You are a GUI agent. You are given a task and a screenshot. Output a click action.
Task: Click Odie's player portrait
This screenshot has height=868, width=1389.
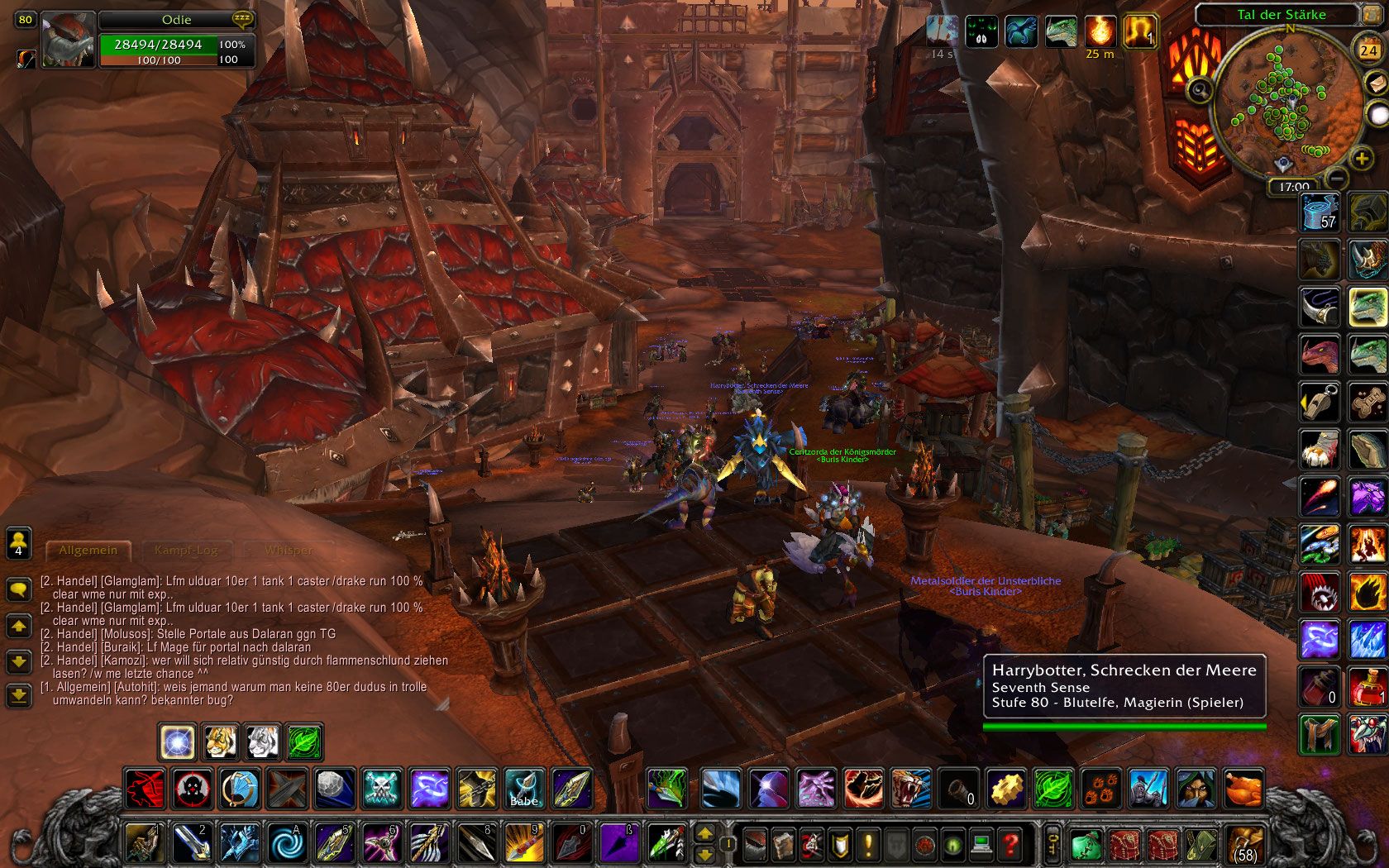68,40
